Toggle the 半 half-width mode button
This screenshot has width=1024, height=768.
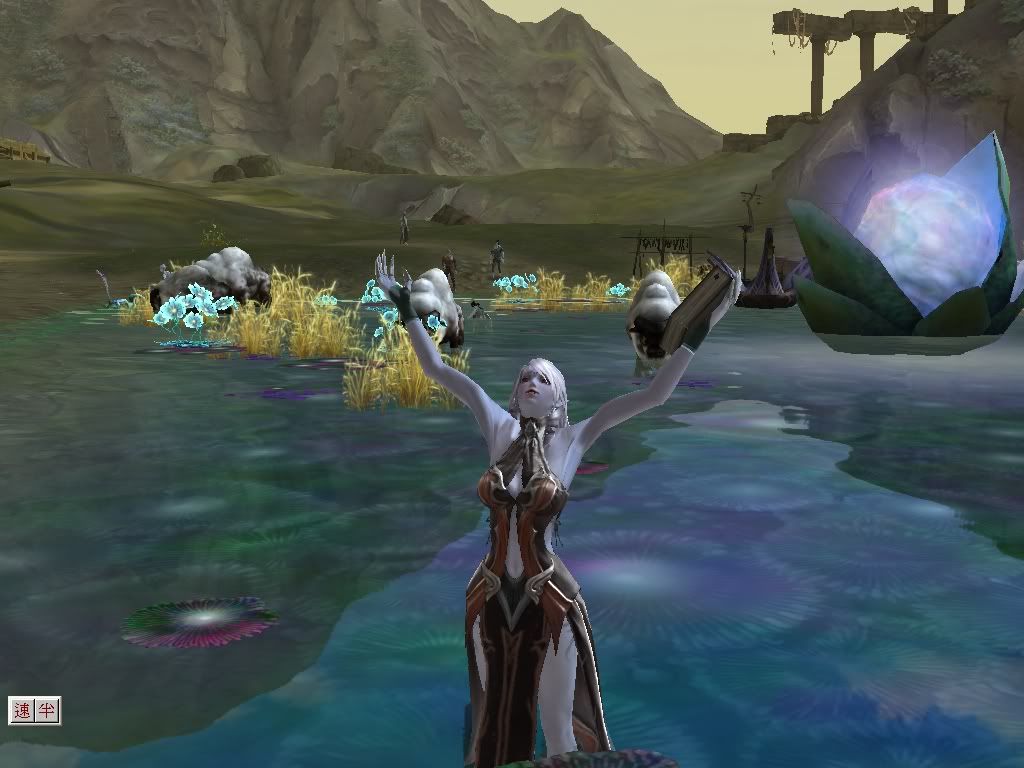tap(47, 711)
